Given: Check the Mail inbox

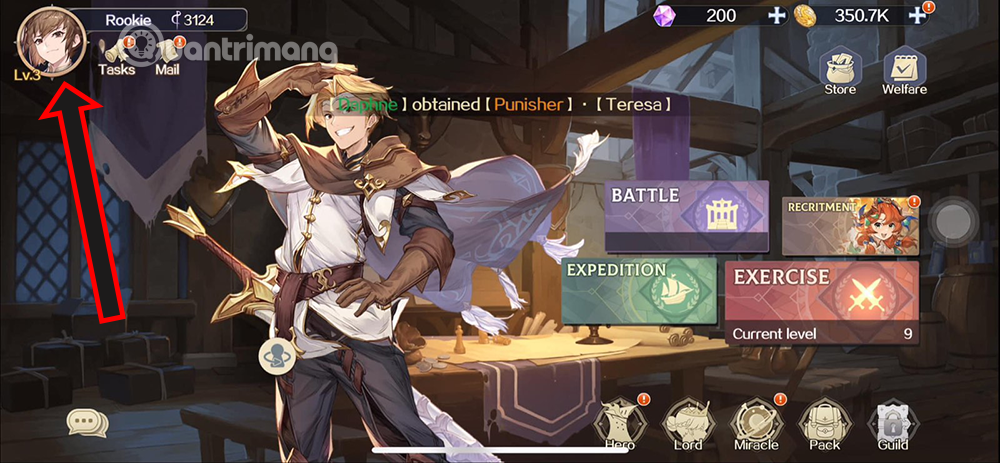Looking at the screenshot, I should point(167,55).
